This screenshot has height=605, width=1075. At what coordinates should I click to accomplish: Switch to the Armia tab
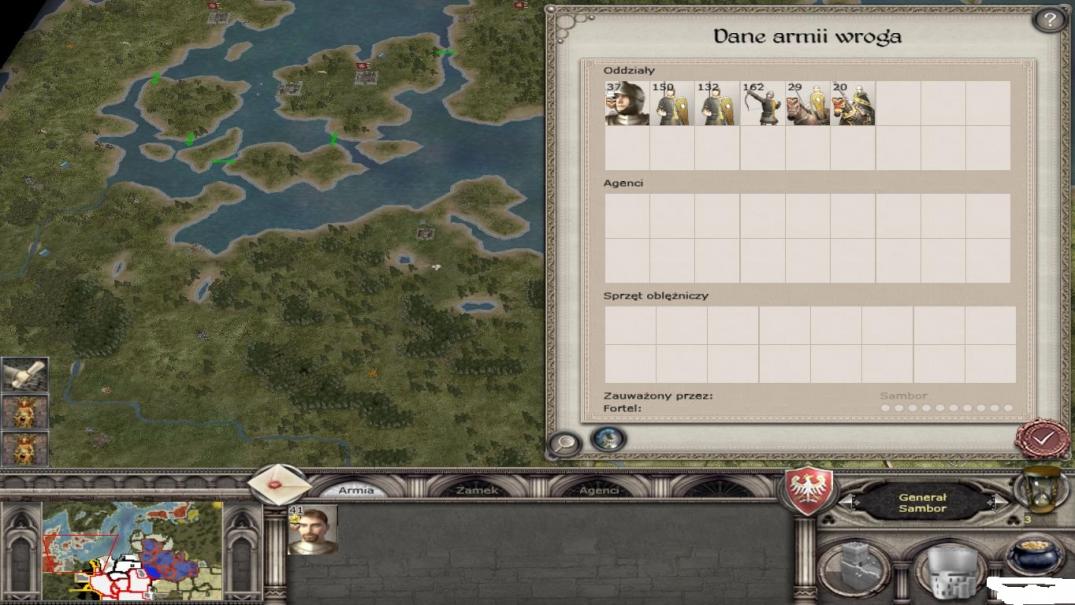[x=356, y=490]
